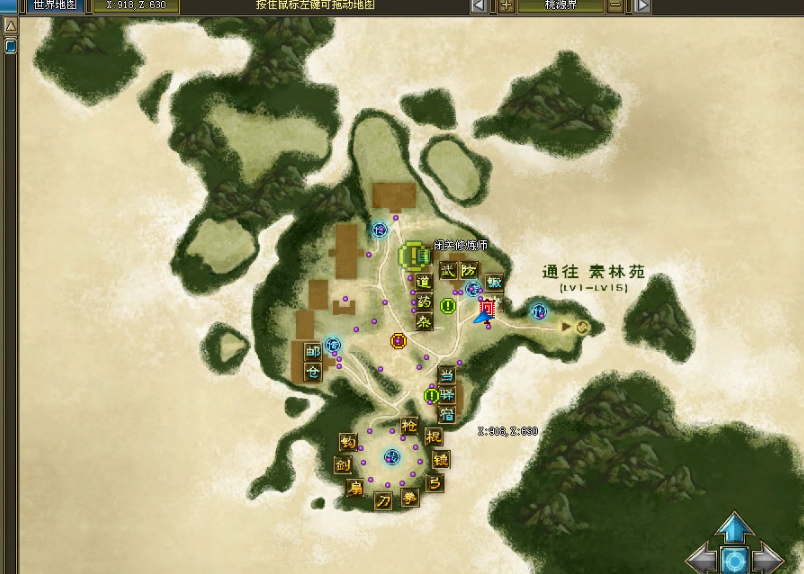
Task: Pan the map right with grey arrow
Action: tap(769, 559)
